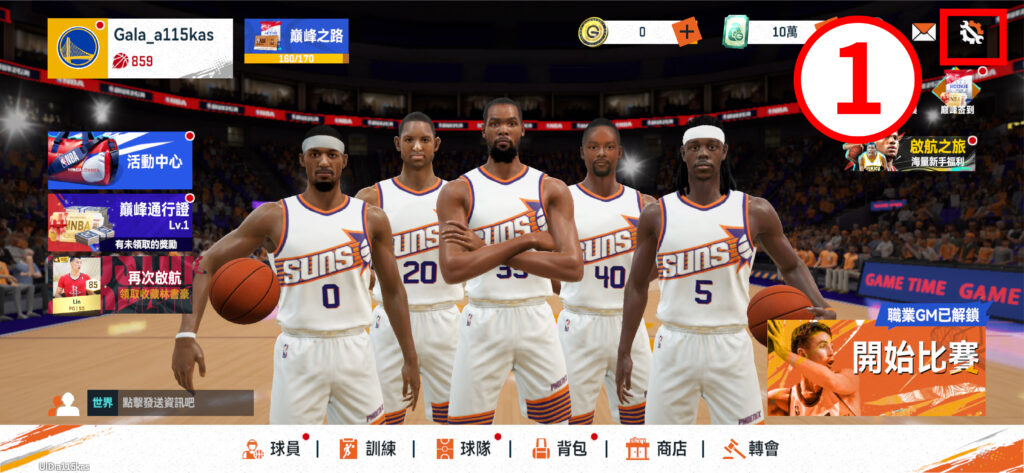Open the settings gear icon
Viewport: 1024px width, 473px height.
[x=970, y=33]
